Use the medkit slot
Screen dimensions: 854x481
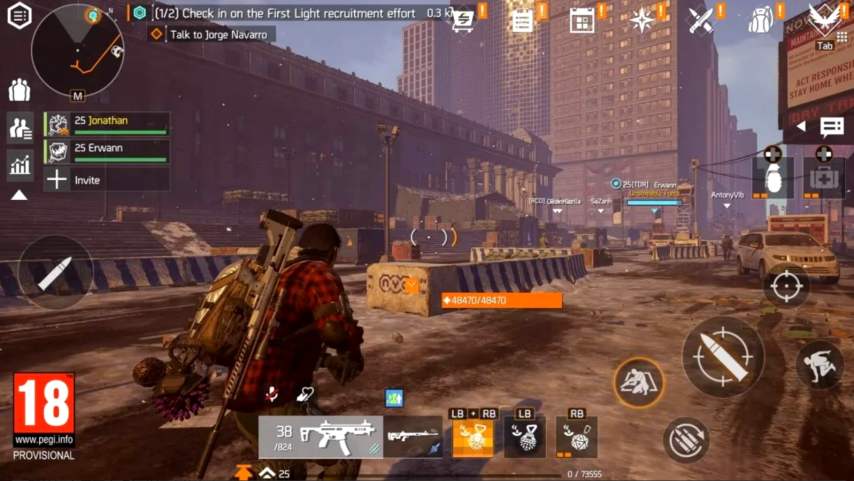pyautogui.click(x=823, y=176)
